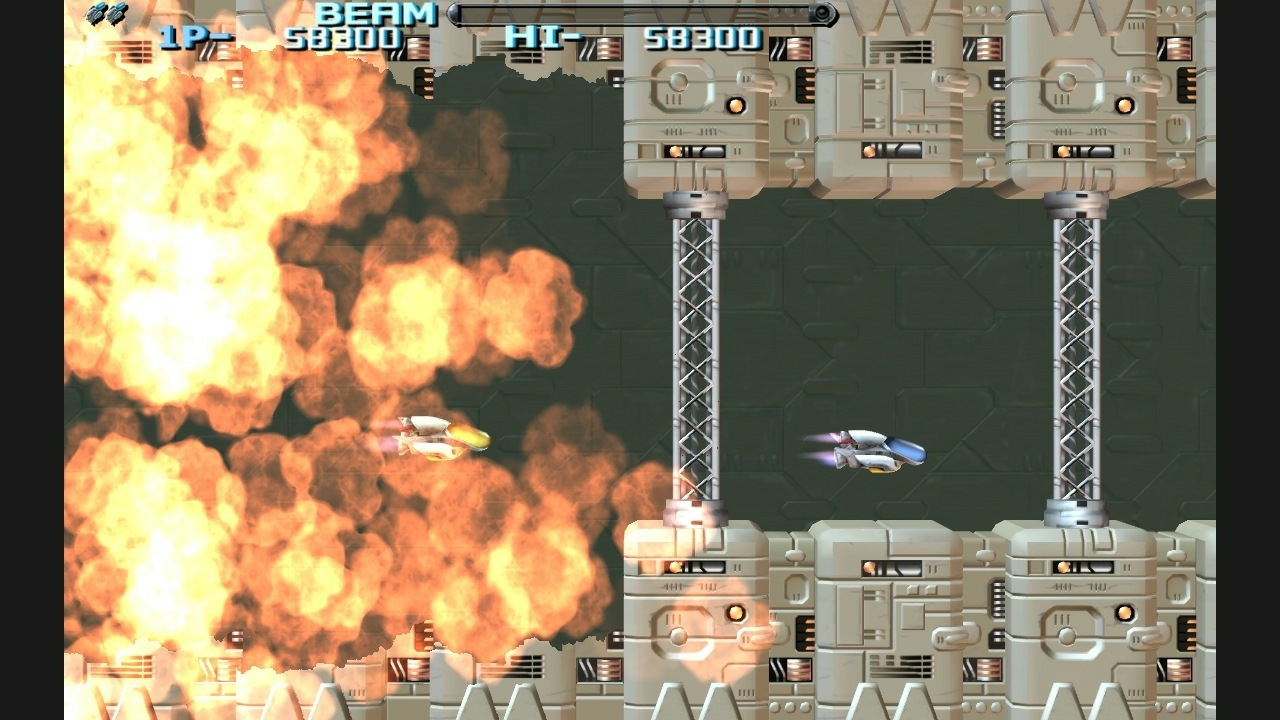Click the top cap of the right lattice pylon

1075,204
